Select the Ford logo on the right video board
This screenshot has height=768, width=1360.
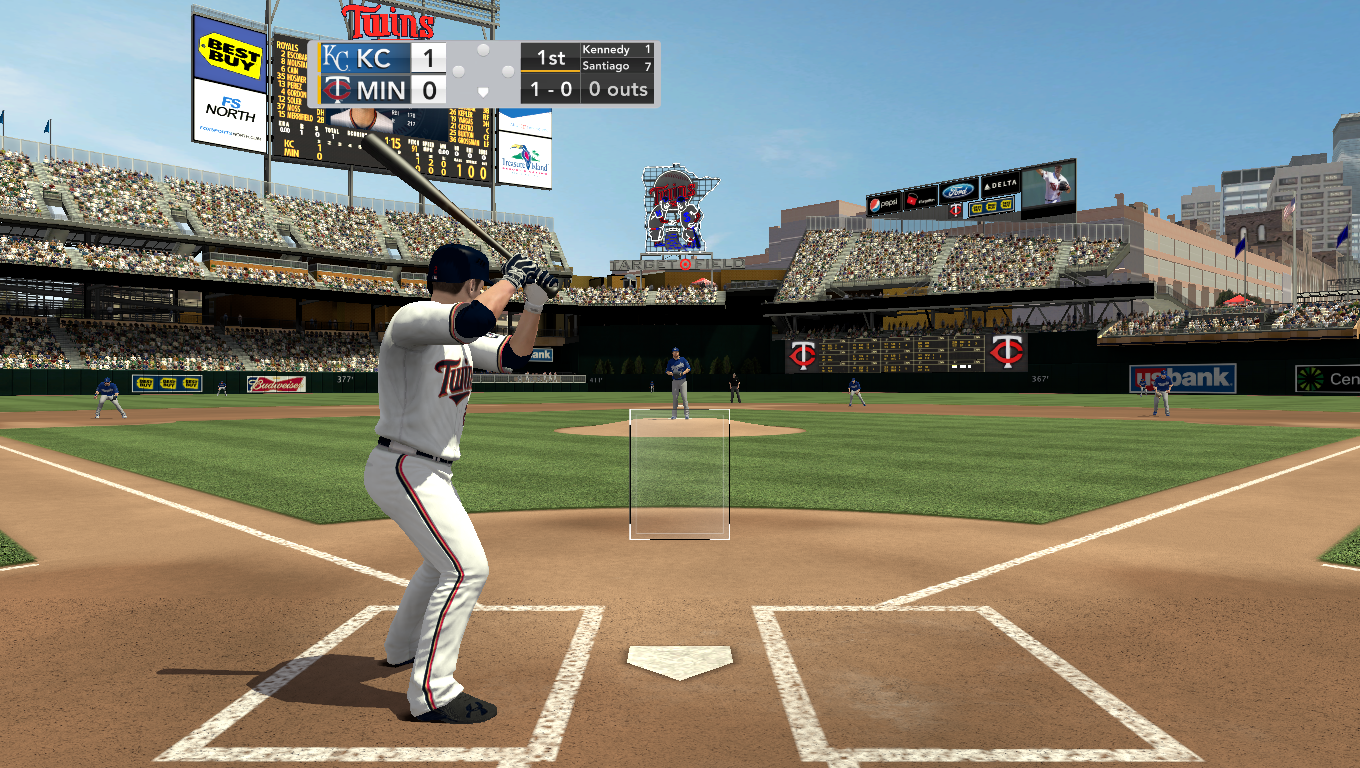[958, 190]
